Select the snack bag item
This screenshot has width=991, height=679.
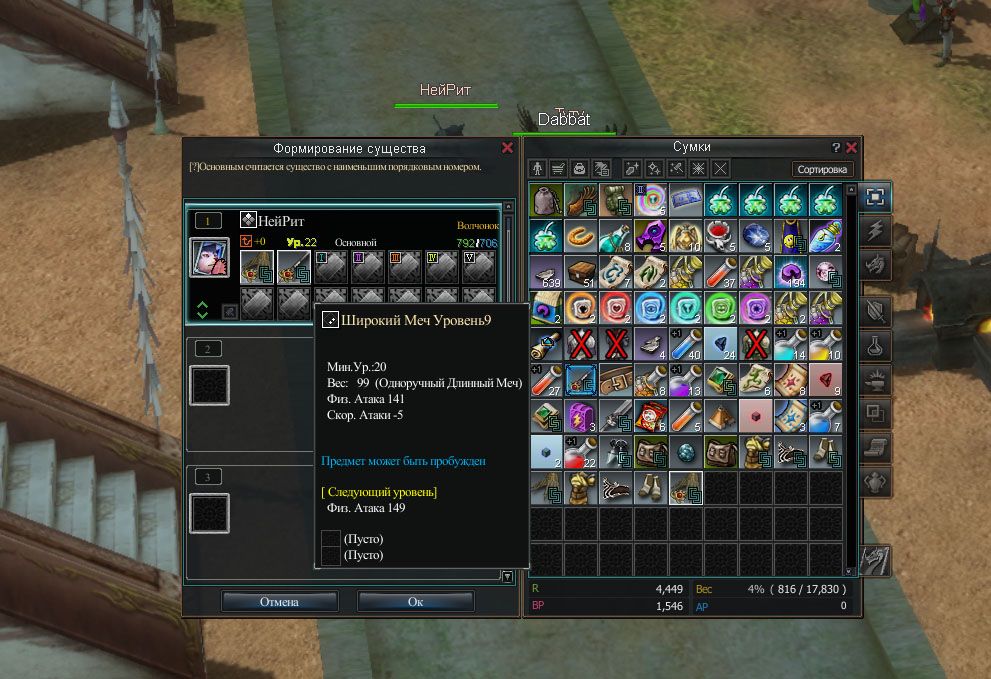[651, 416]
